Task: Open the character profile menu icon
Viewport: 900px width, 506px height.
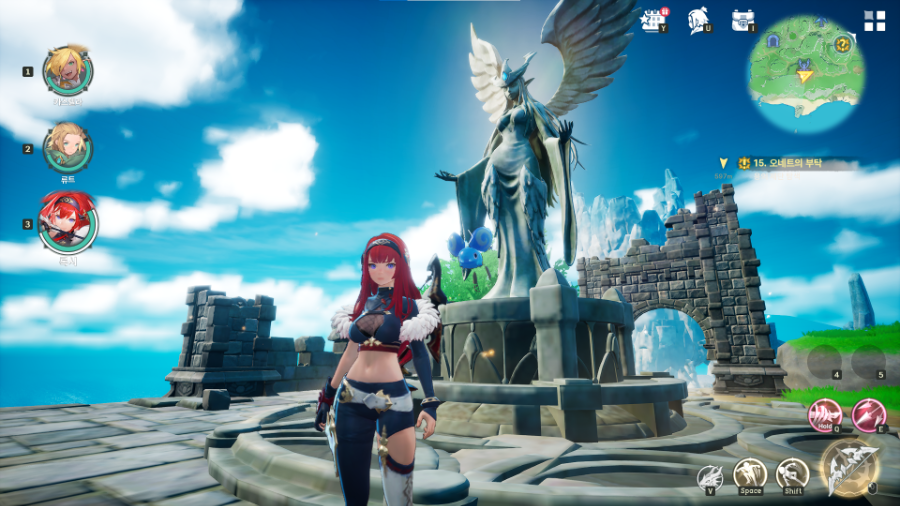Action: click(x=699, y=20)
